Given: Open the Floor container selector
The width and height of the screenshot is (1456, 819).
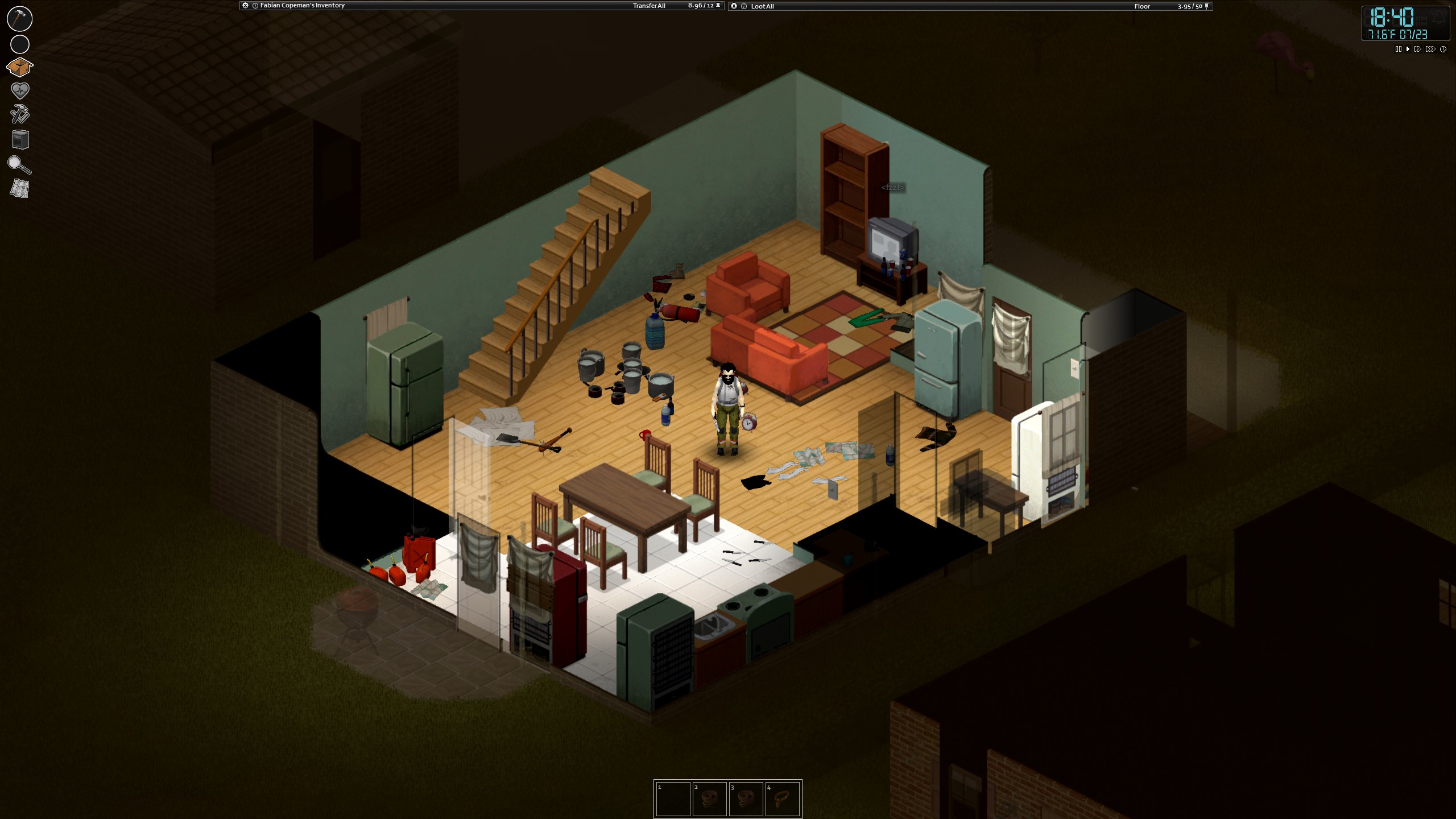Looking at the screenshot, I should coord(1141,6).
